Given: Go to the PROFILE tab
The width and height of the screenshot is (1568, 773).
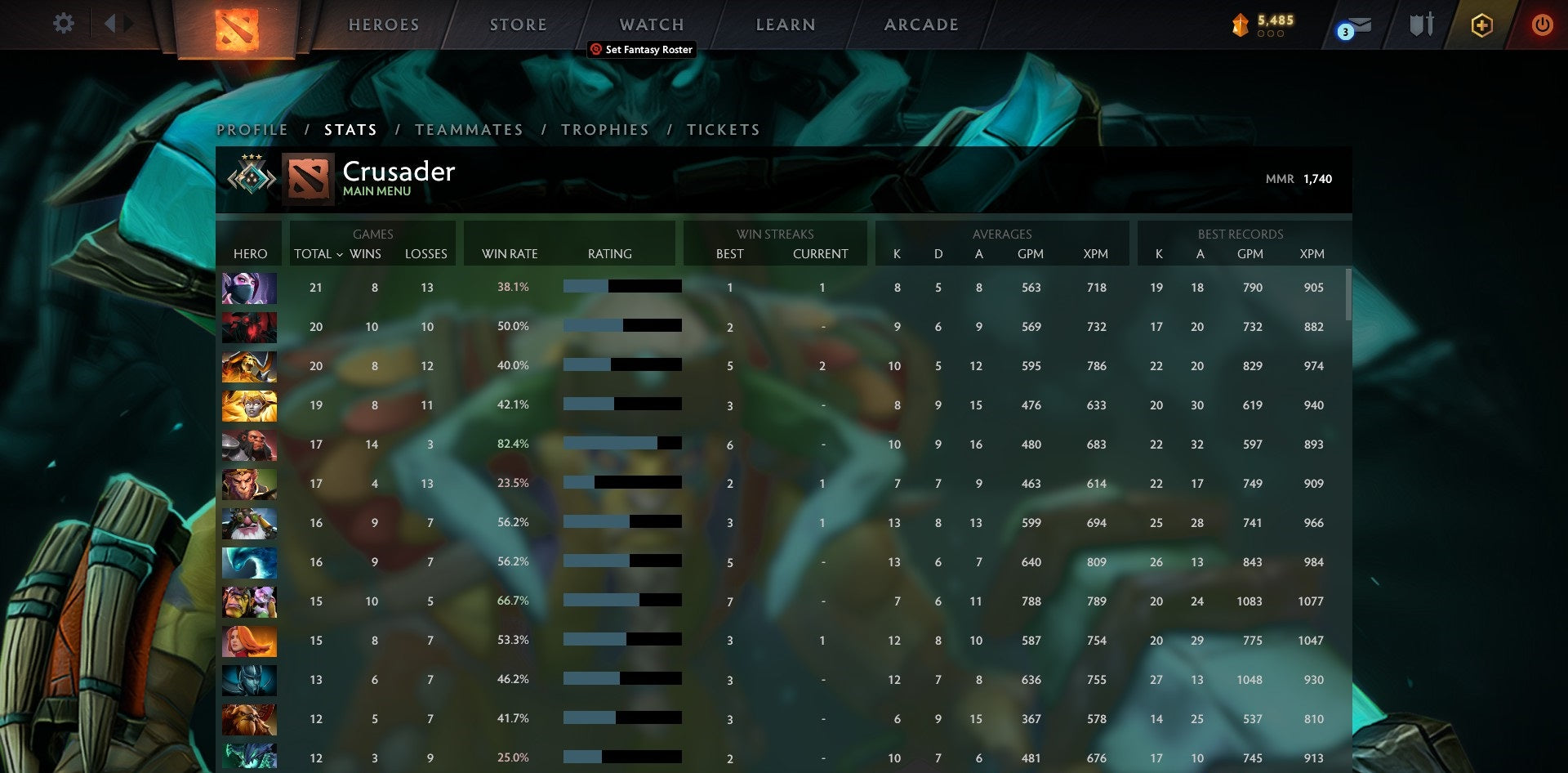Looking at the screenshot, I should (x=252, y=129).
